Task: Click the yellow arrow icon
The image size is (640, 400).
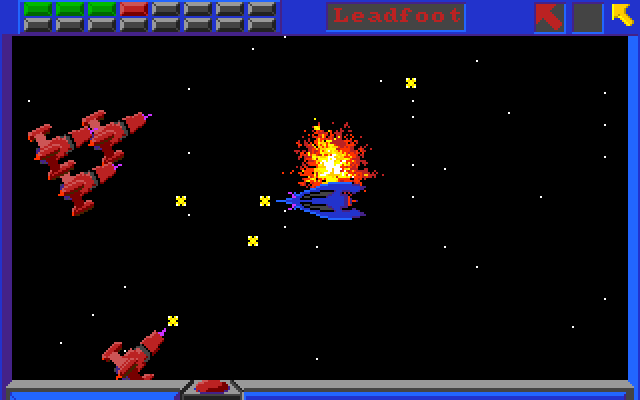Action: pos(623,16)
